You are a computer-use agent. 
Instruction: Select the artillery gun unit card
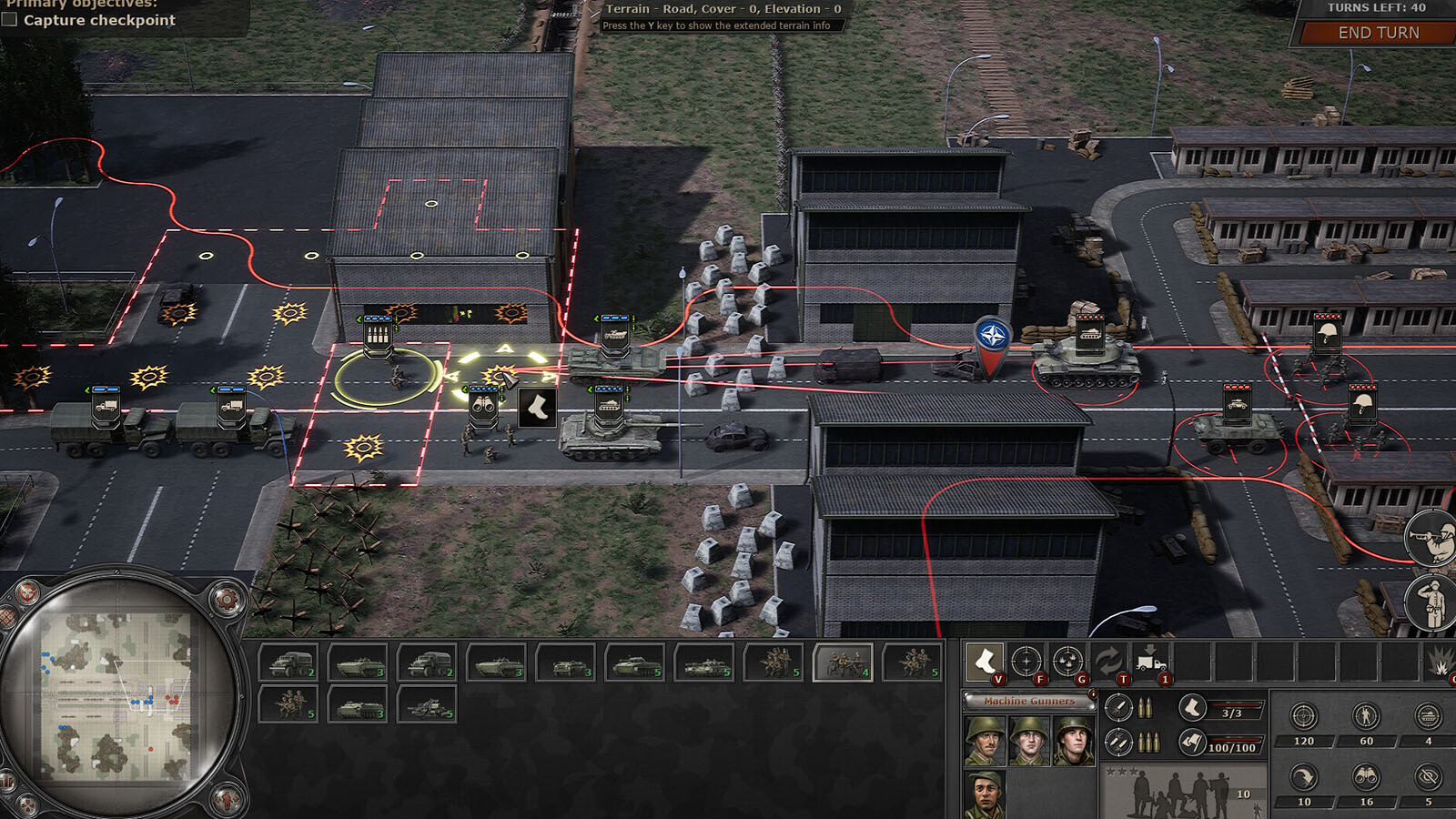coord(428,704)
